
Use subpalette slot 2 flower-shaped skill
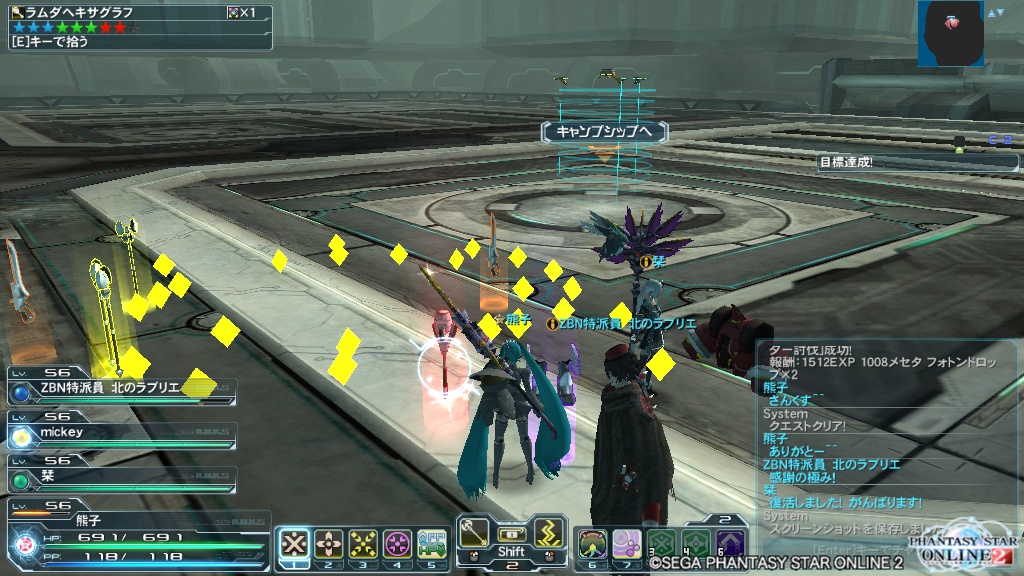(328, 544)
